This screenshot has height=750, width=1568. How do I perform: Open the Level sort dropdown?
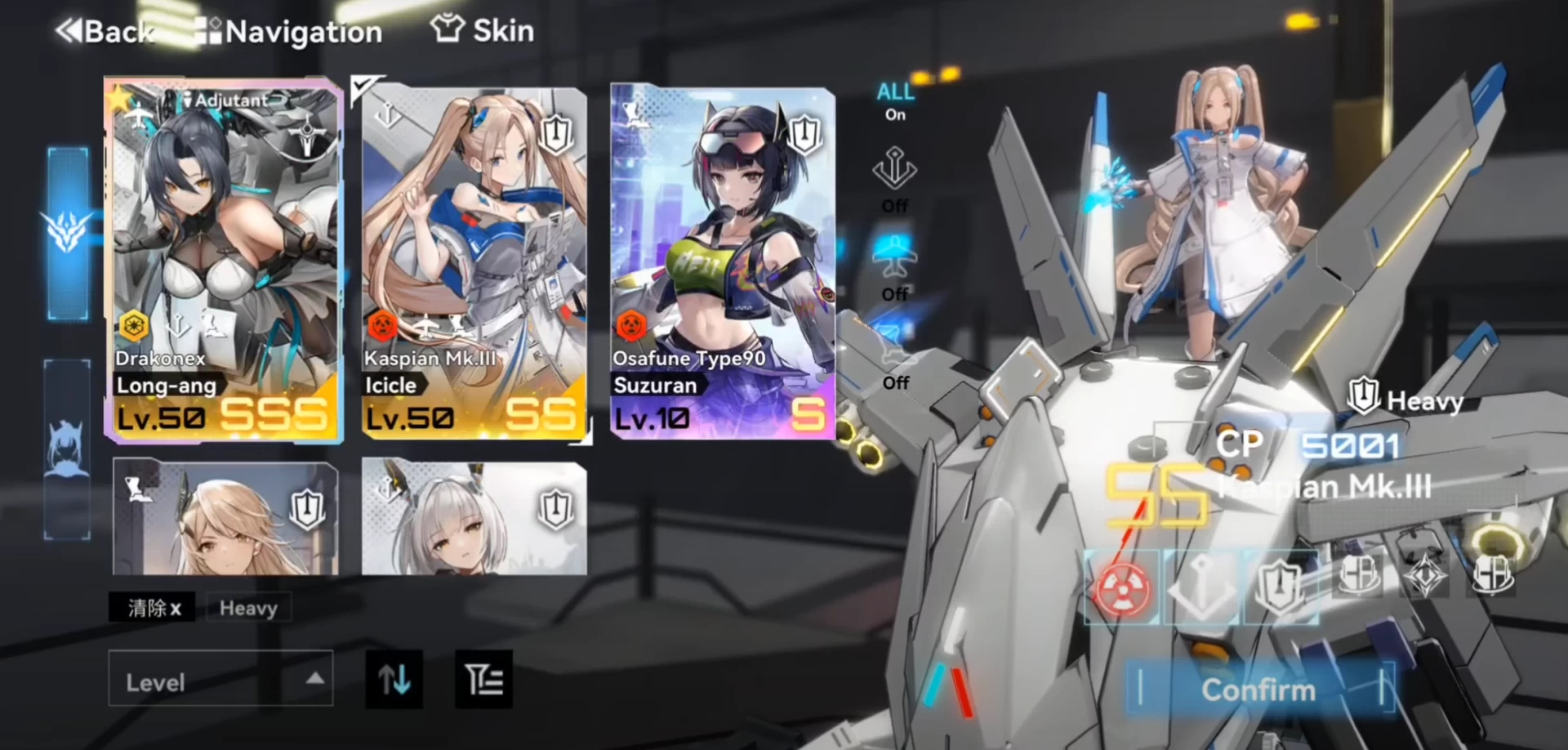tap(220, 680)
